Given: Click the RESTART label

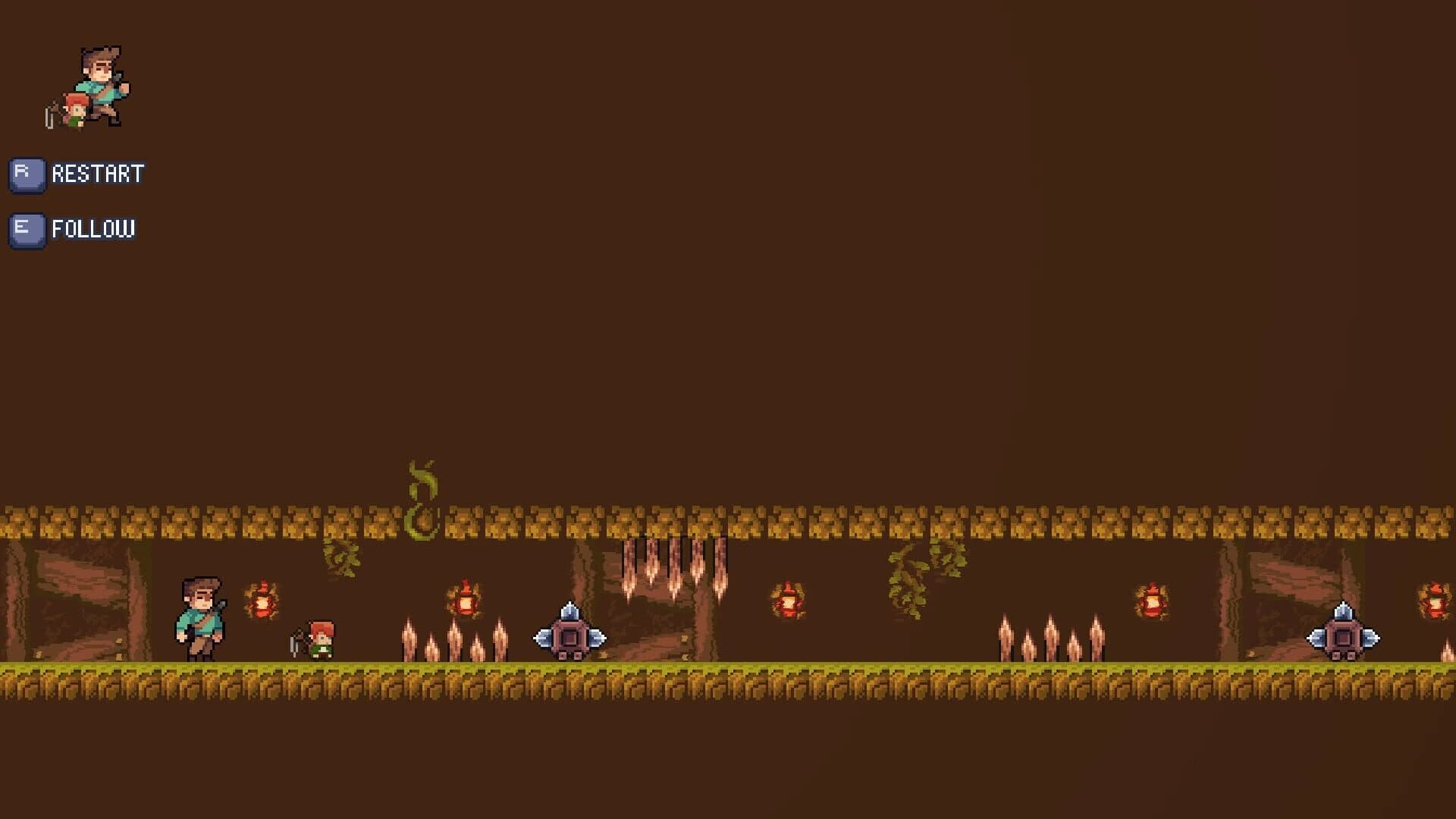Looking at the screenshot, I should tap(96, 173).
